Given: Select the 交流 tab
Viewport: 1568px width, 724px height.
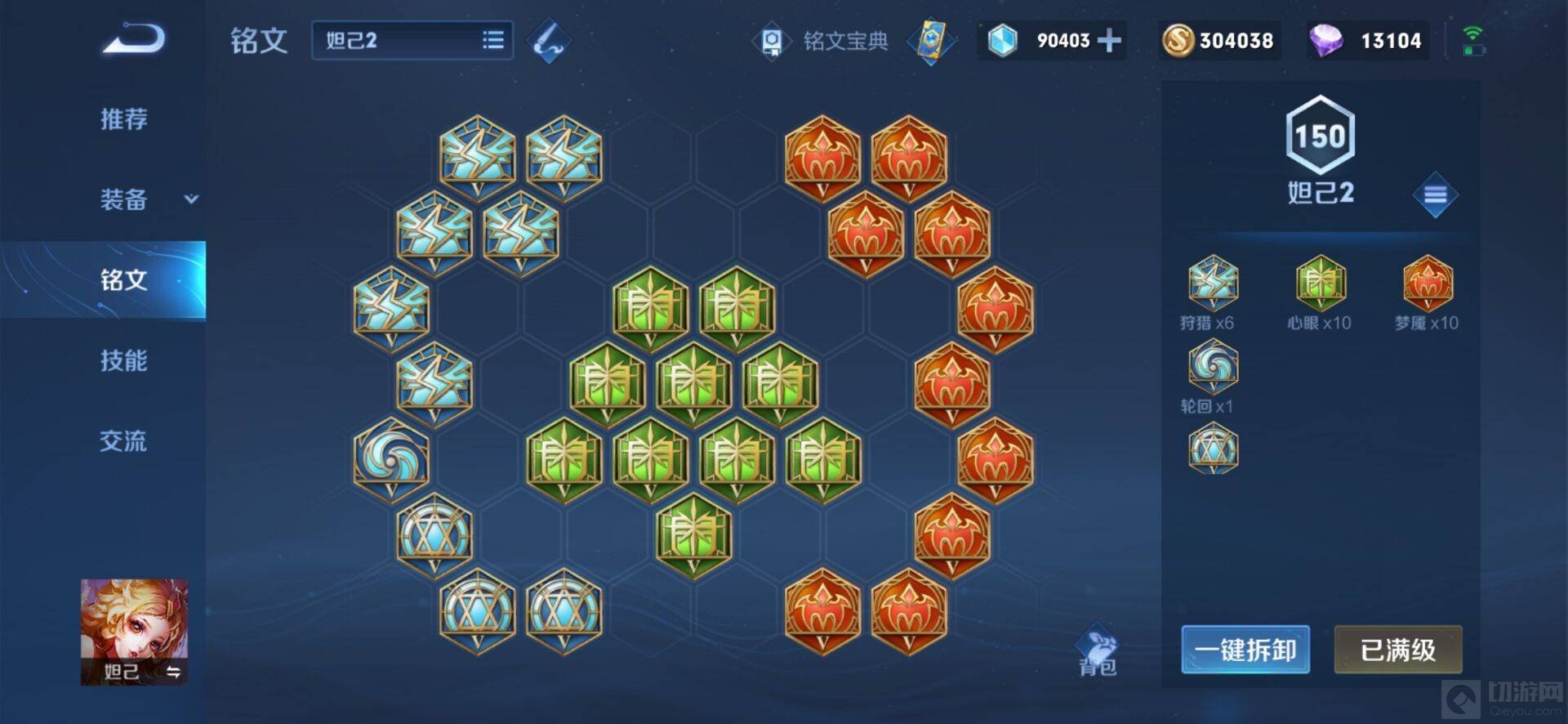Looking at the screenshot, I should click(124, 441).
